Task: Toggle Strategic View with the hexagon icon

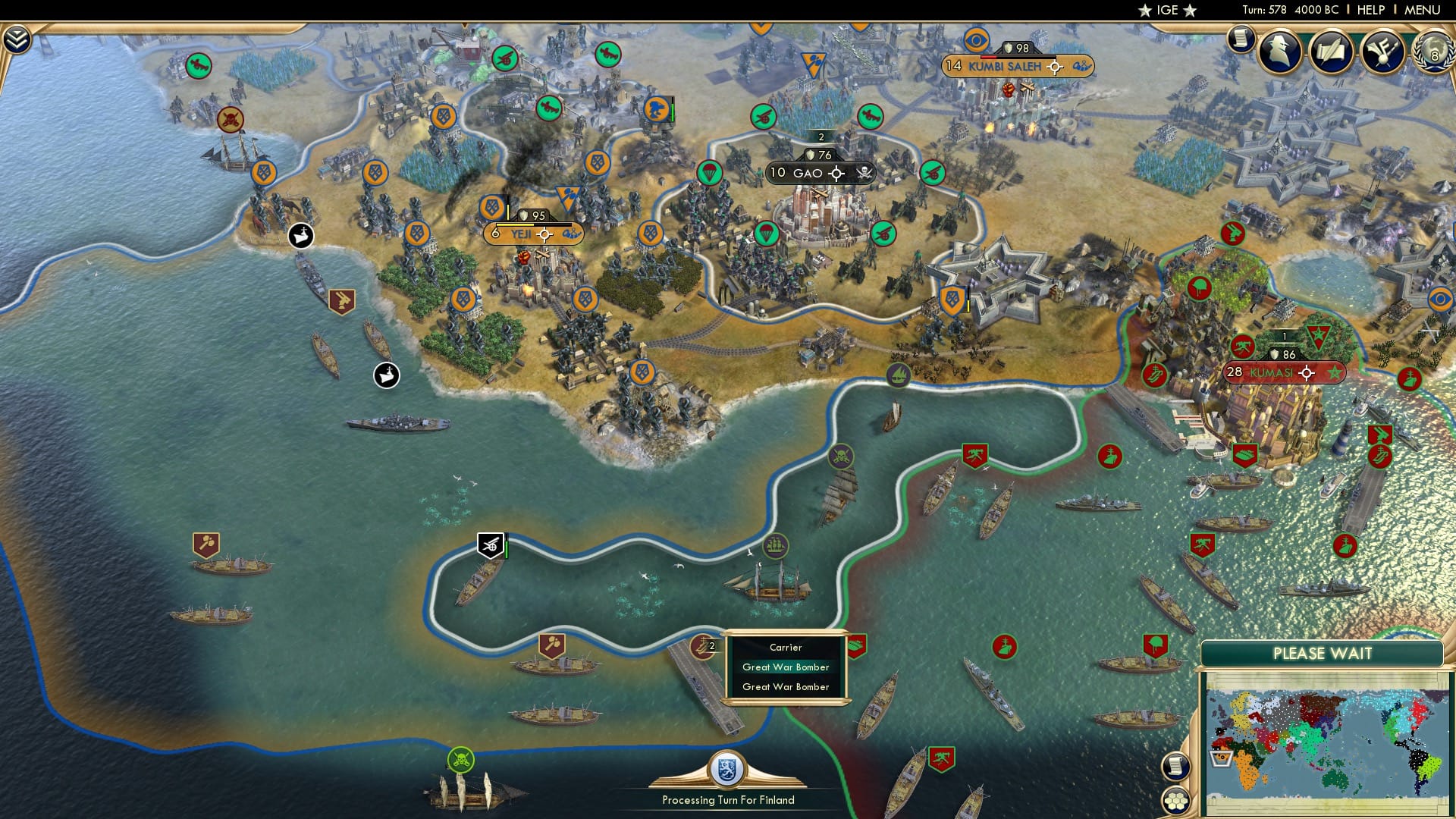Action: [1175, 800]
